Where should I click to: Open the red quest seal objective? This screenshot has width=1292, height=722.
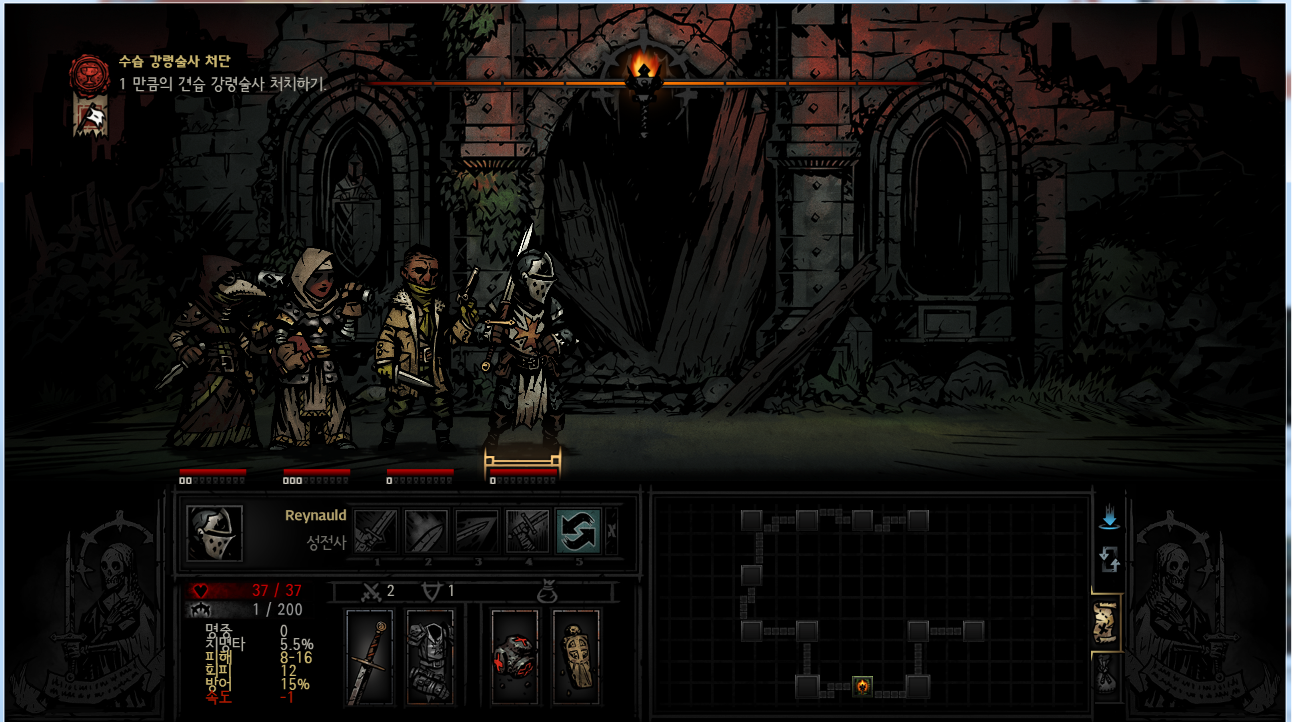[x=89, y=73]
